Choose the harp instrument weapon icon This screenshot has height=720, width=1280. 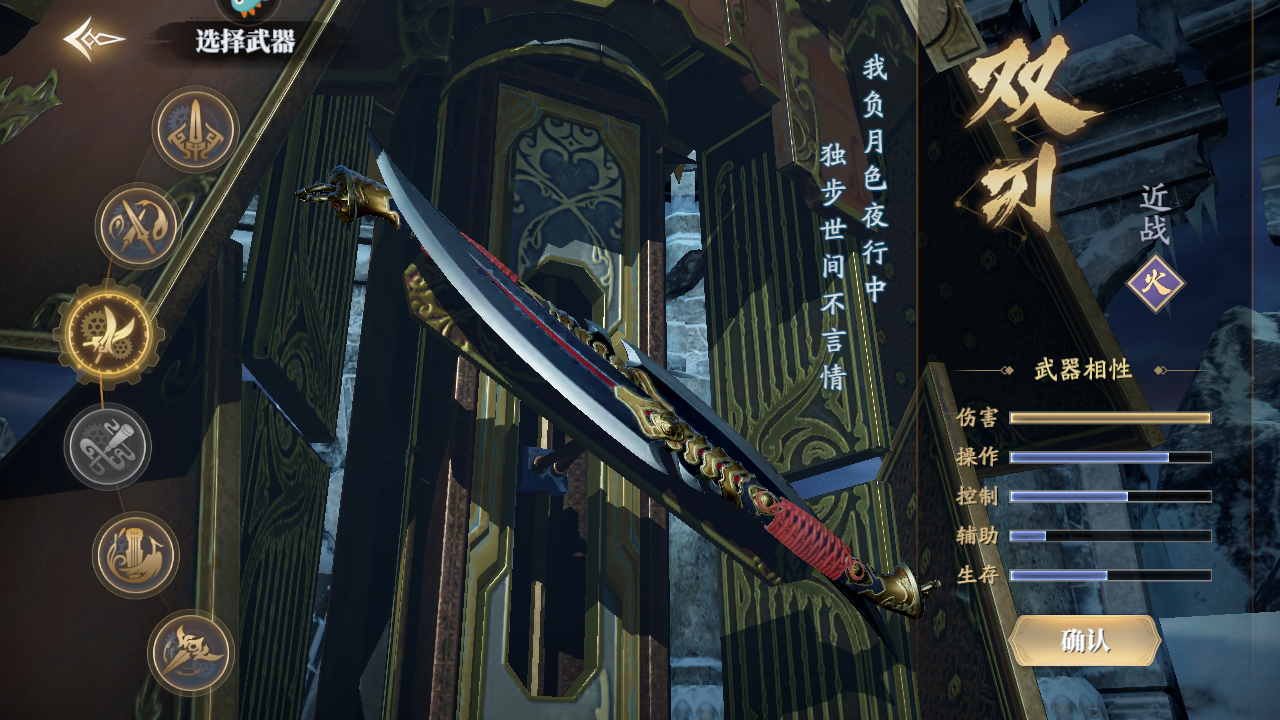(136, 555)
